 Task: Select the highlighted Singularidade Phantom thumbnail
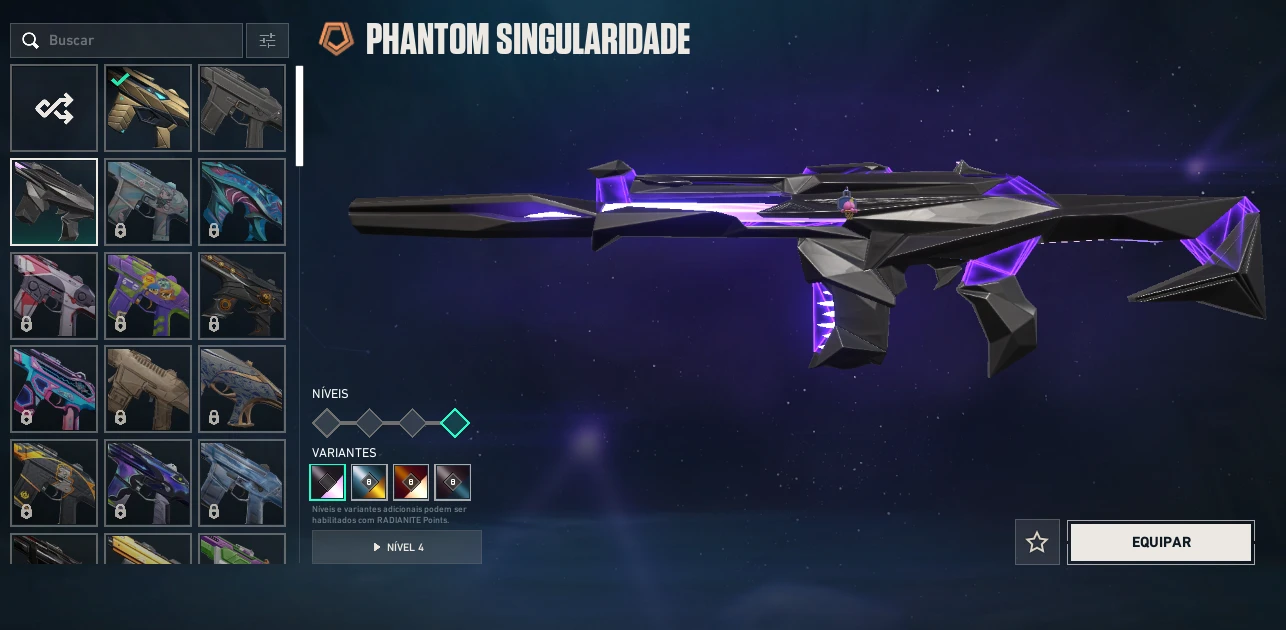point(54,202)
